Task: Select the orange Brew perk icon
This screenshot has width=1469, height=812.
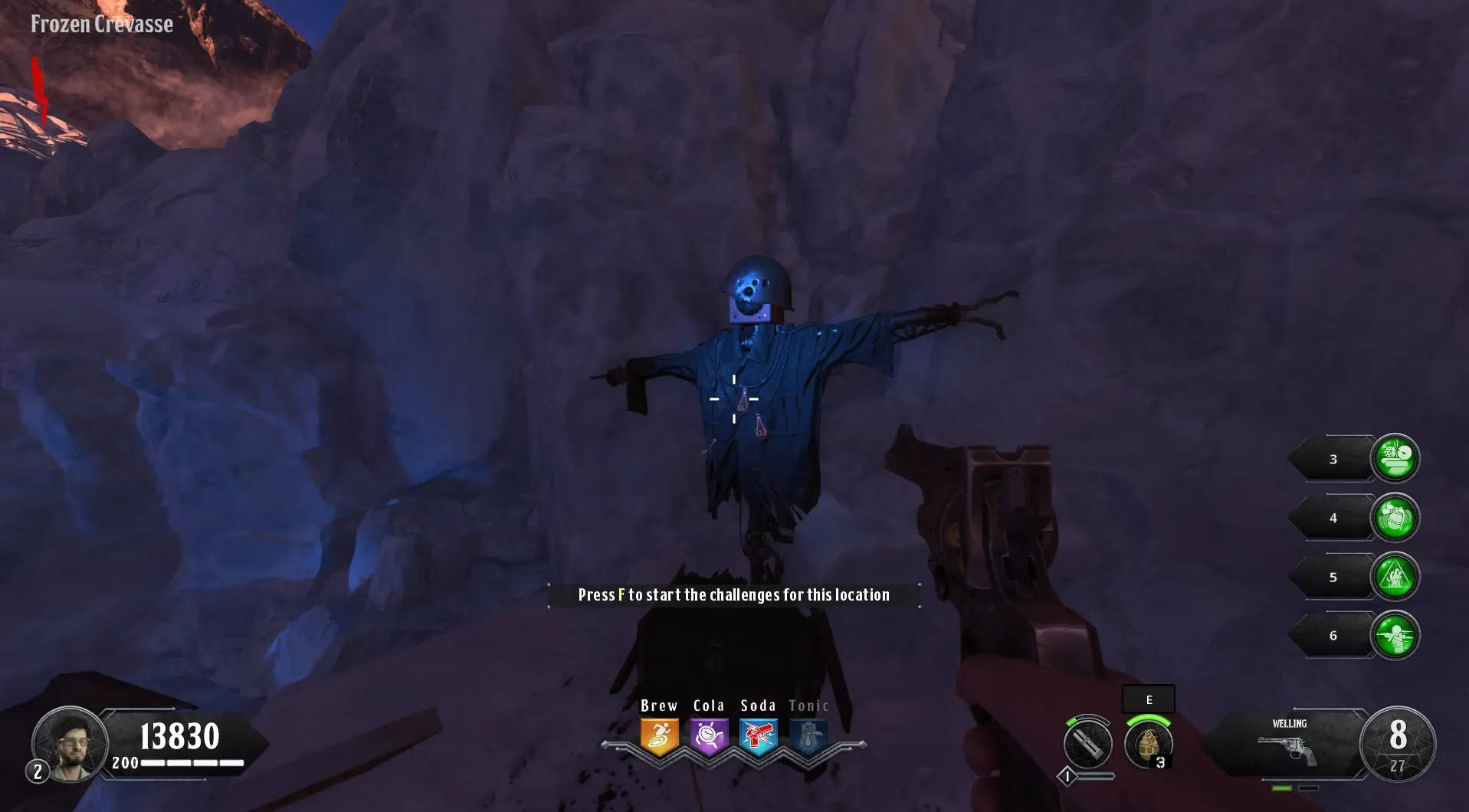Action: pos(659,736)
